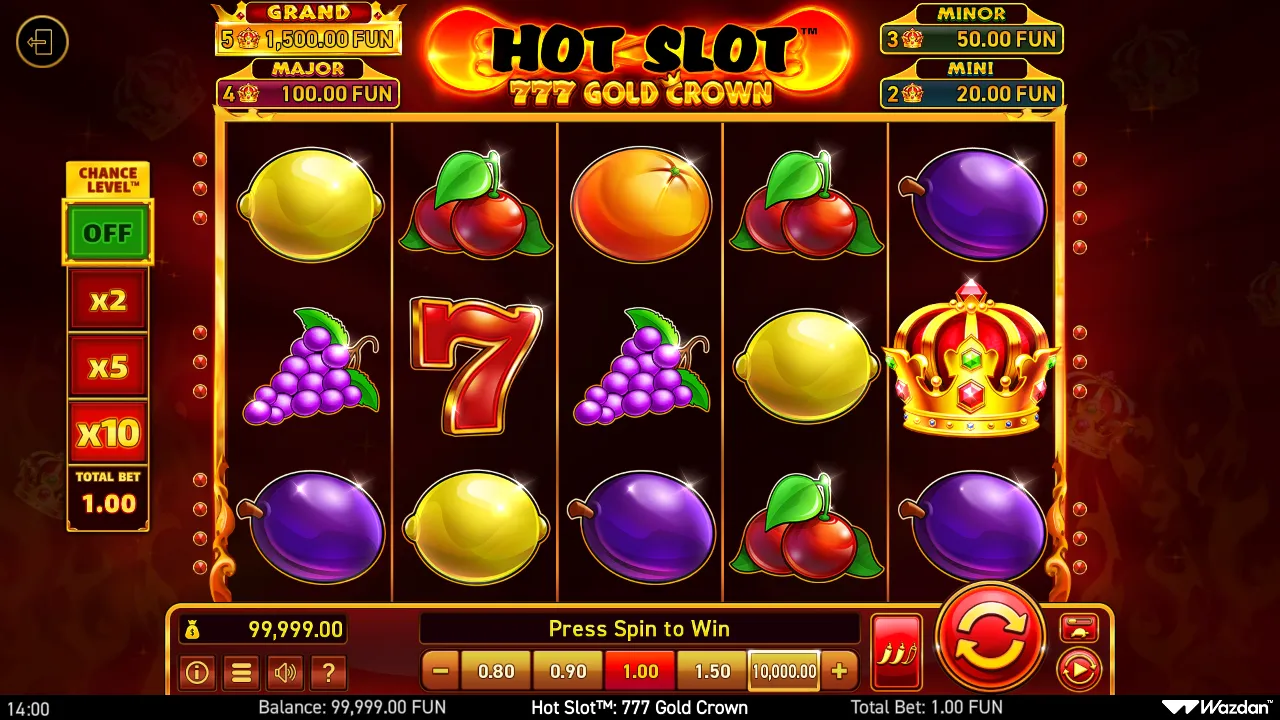Turn Chance Level OFF
Viewport: 1280px width, 720px height.
108,232
